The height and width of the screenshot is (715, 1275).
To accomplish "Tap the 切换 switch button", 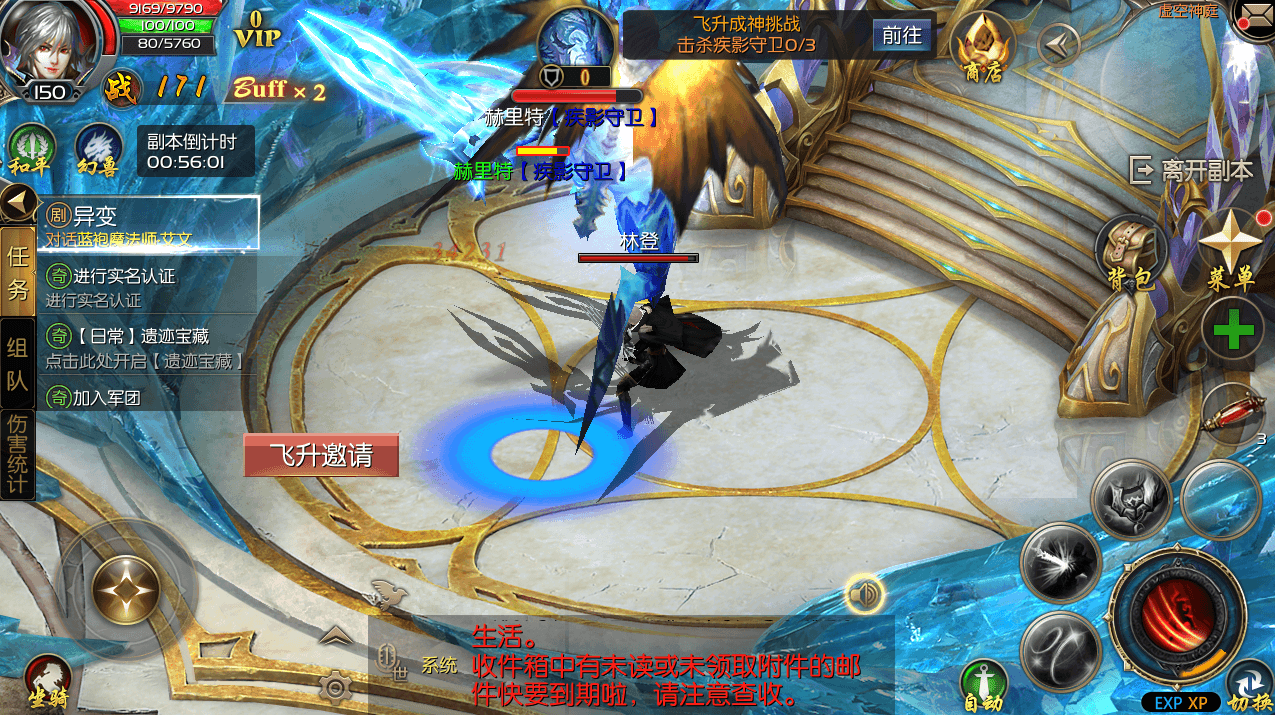I will pyautogui.click(x=1248, y=685).
